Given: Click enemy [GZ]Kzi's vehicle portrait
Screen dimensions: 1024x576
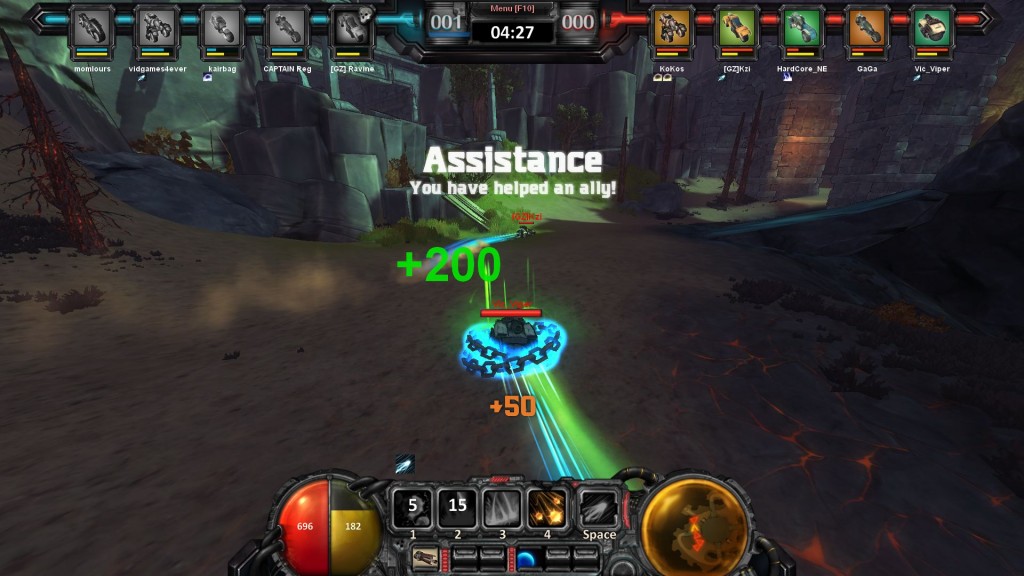Looking at the screenshot, I should pyautogui.click(x=737, y=27).
